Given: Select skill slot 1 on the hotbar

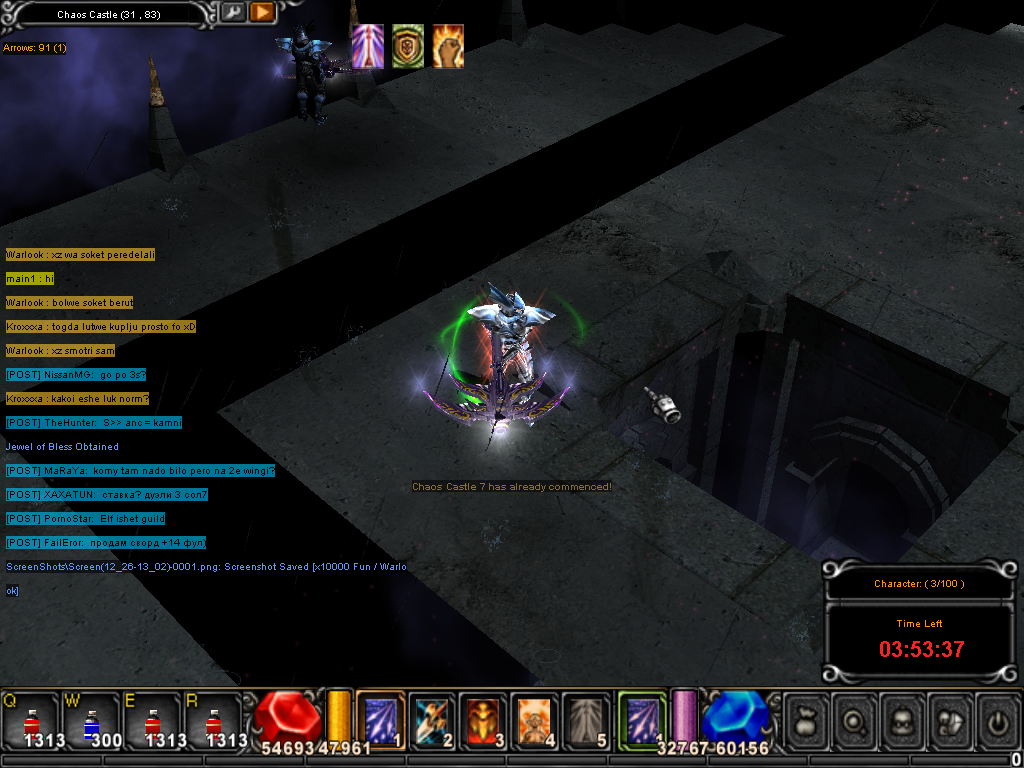Looking at the screenshot, I should [x=380, y=720].
